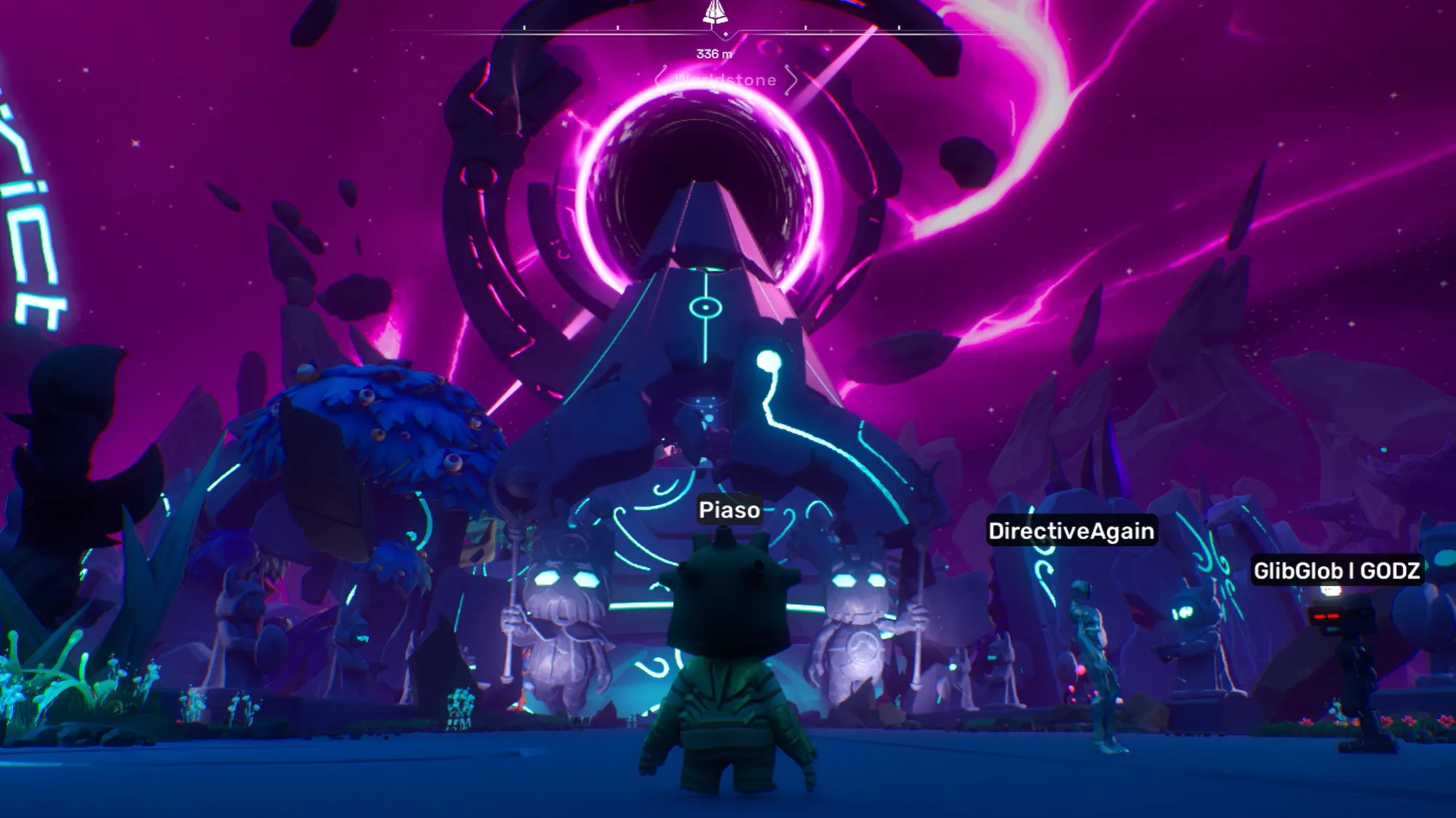Click the 336 m distance readout
Viewport: 1456px width, 818px height.
click(713, 52)
